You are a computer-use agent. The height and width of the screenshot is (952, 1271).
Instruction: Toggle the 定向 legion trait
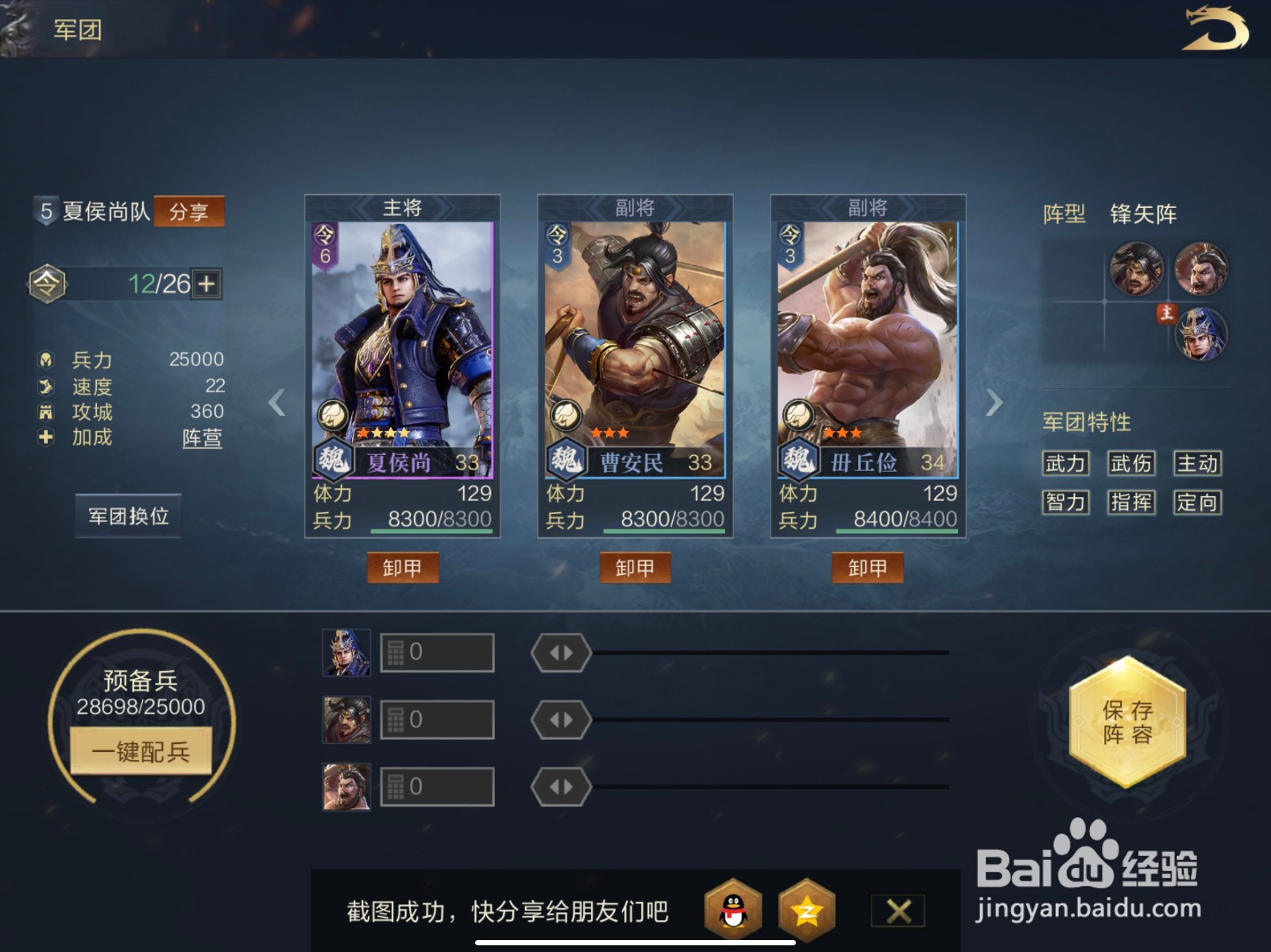point(1198,503)
